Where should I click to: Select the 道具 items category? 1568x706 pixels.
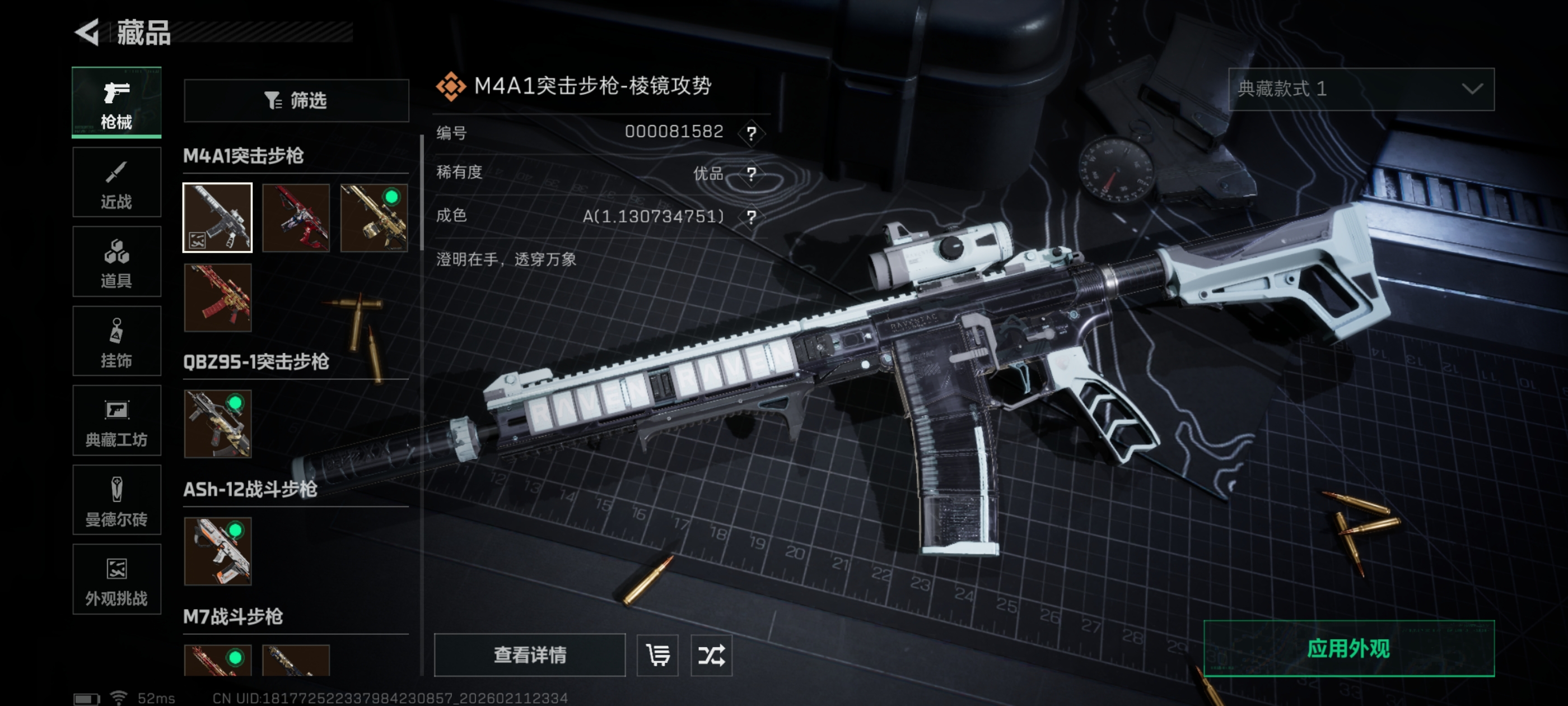click(x=116, y=262)
